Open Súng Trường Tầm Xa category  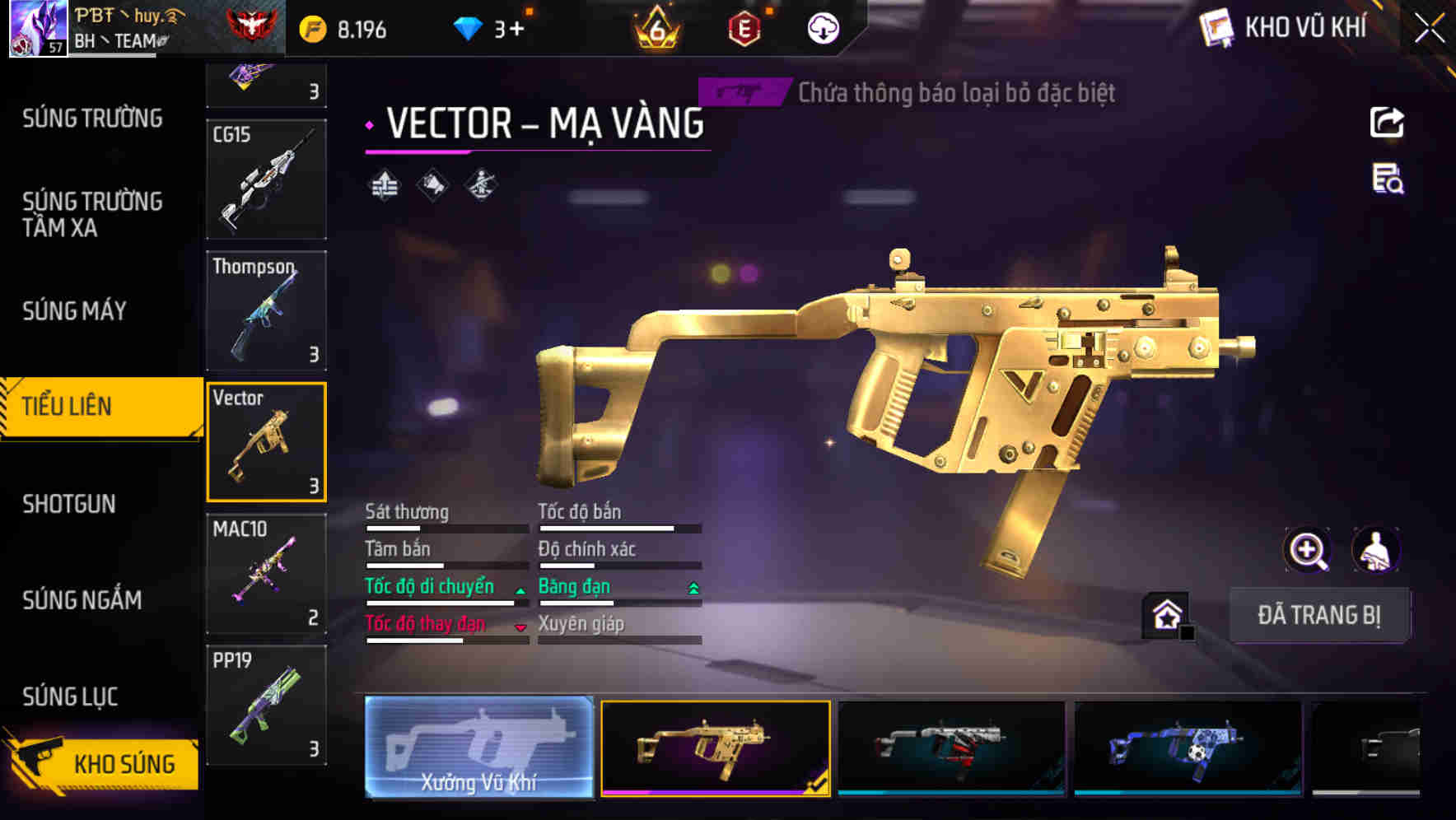(x=92, y=214)
